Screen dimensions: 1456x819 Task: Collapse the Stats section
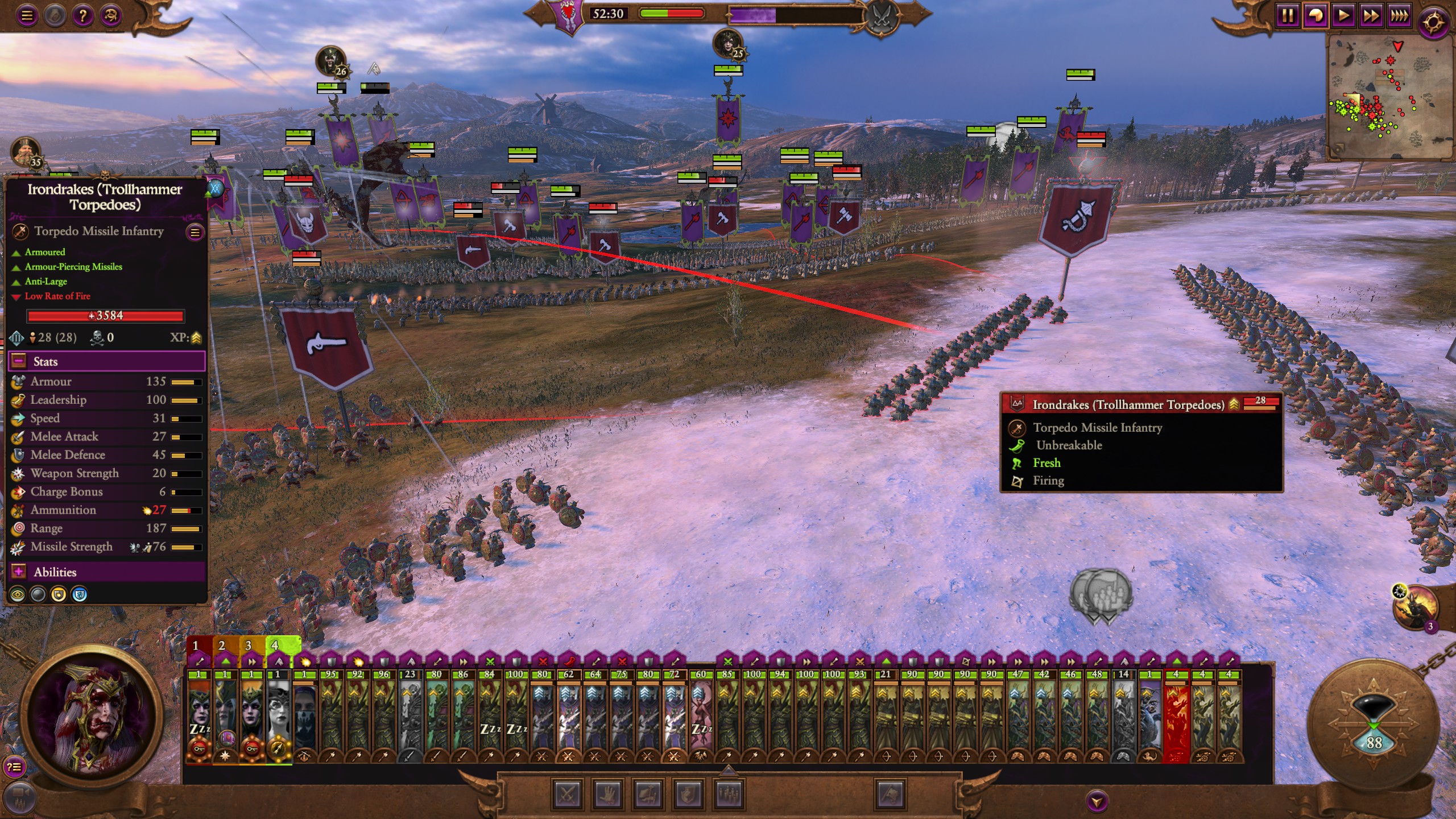[x=19, y=361]
